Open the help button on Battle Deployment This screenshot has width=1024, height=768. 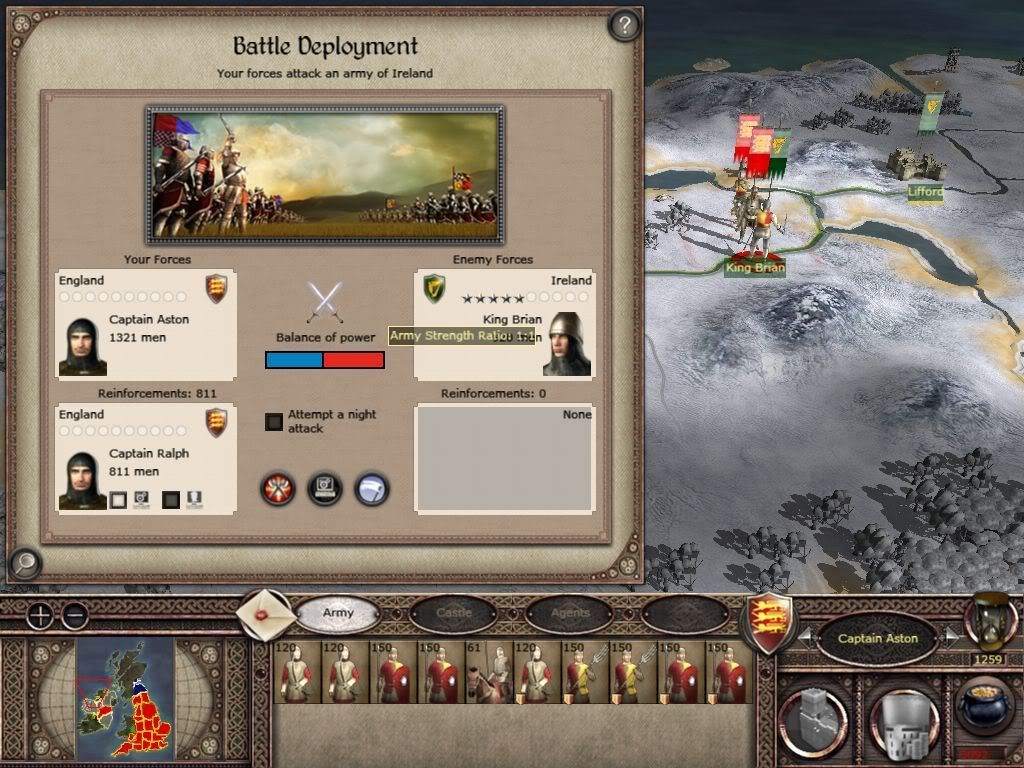click(624, 25)
